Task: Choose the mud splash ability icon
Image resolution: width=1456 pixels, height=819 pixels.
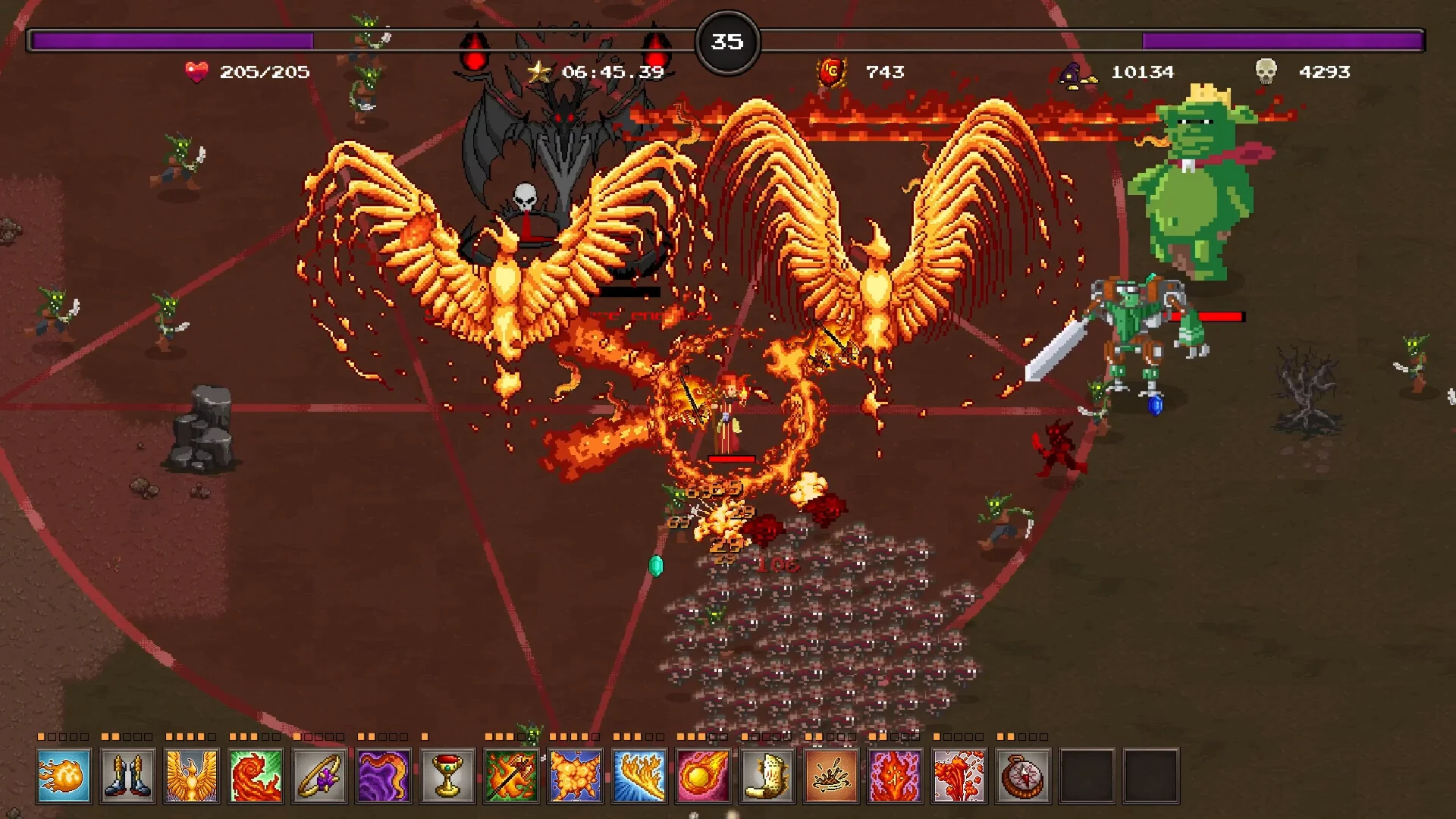Action: (831, 776)
